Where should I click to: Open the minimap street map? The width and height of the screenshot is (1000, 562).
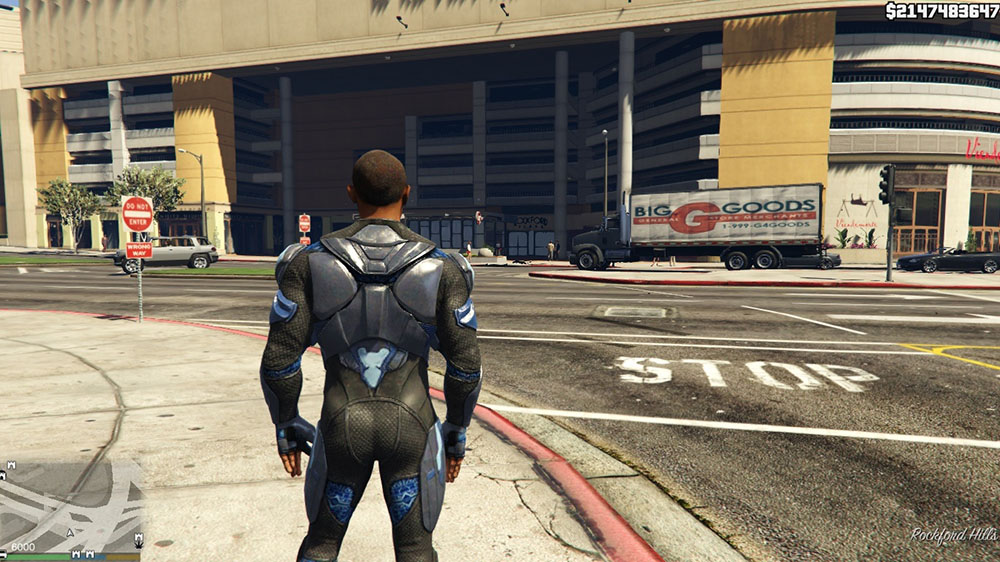[x=70, y=500]
